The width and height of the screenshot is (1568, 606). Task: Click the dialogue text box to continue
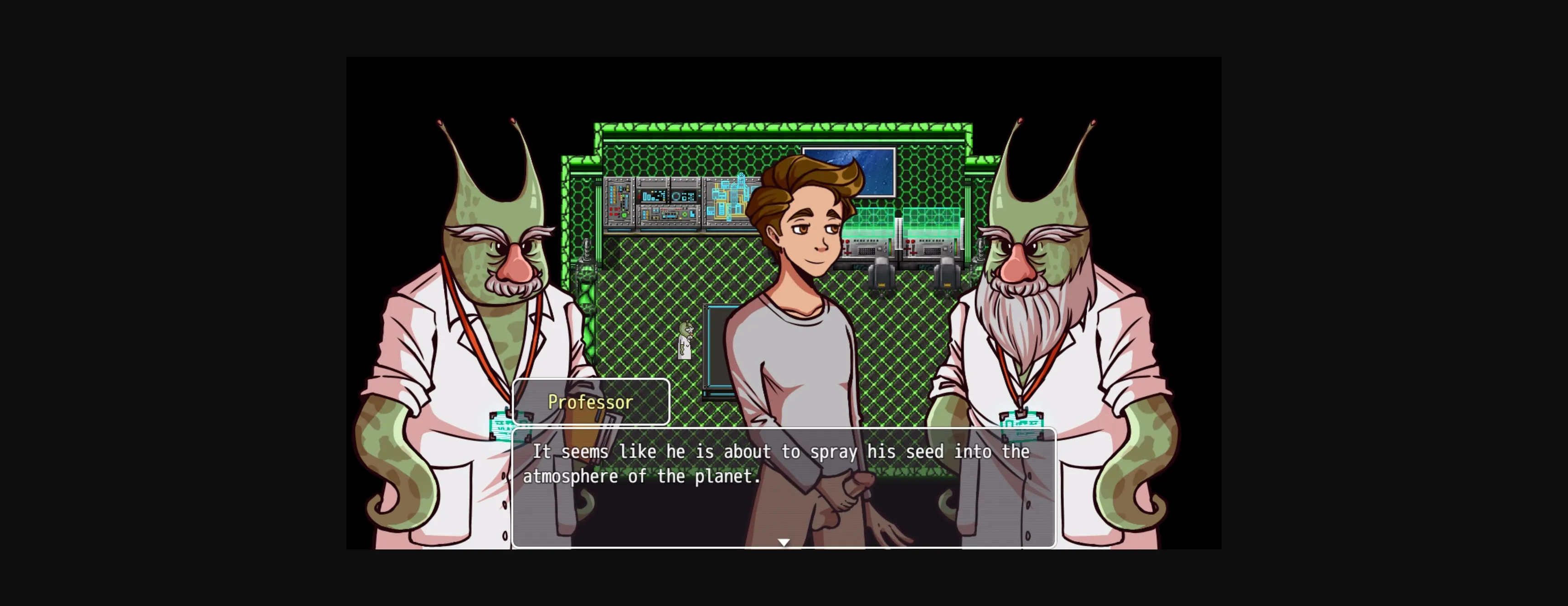784,487
